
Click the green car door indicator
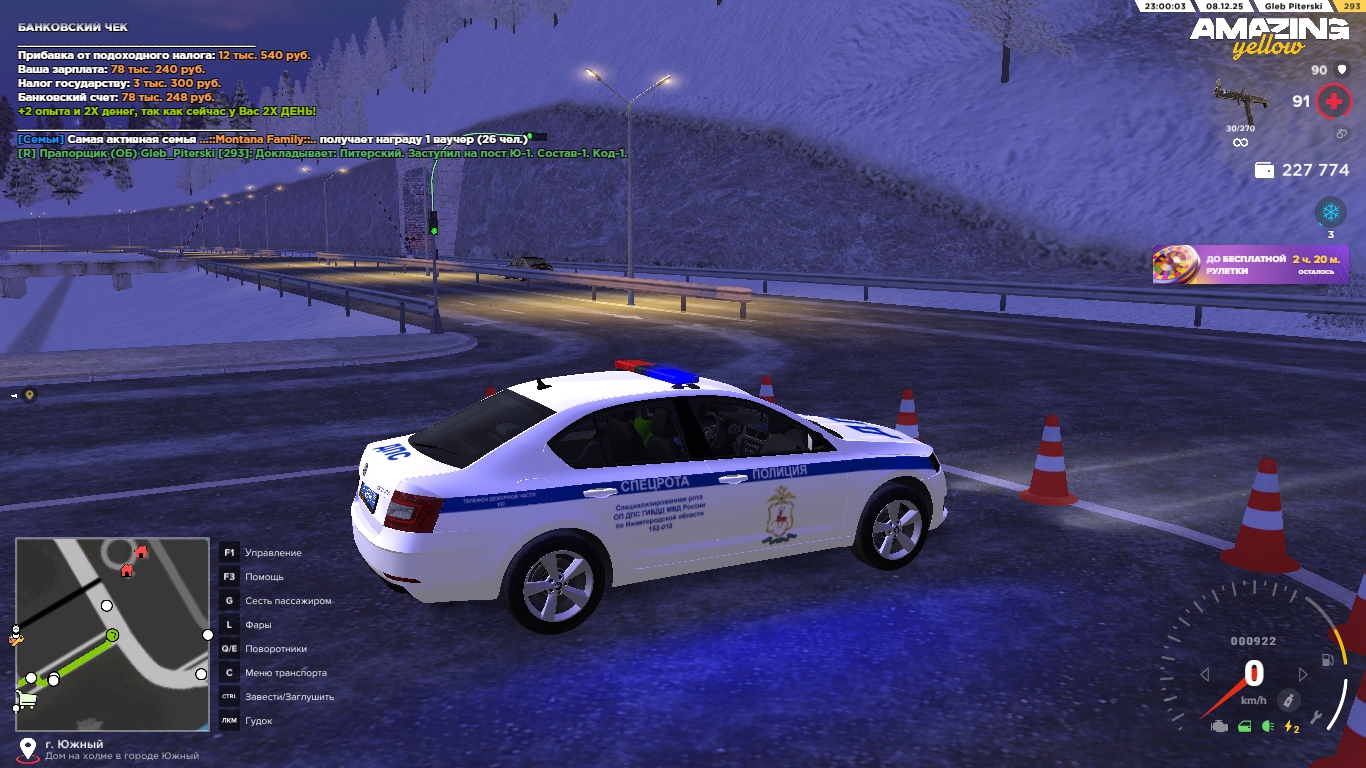(1244, 727)
